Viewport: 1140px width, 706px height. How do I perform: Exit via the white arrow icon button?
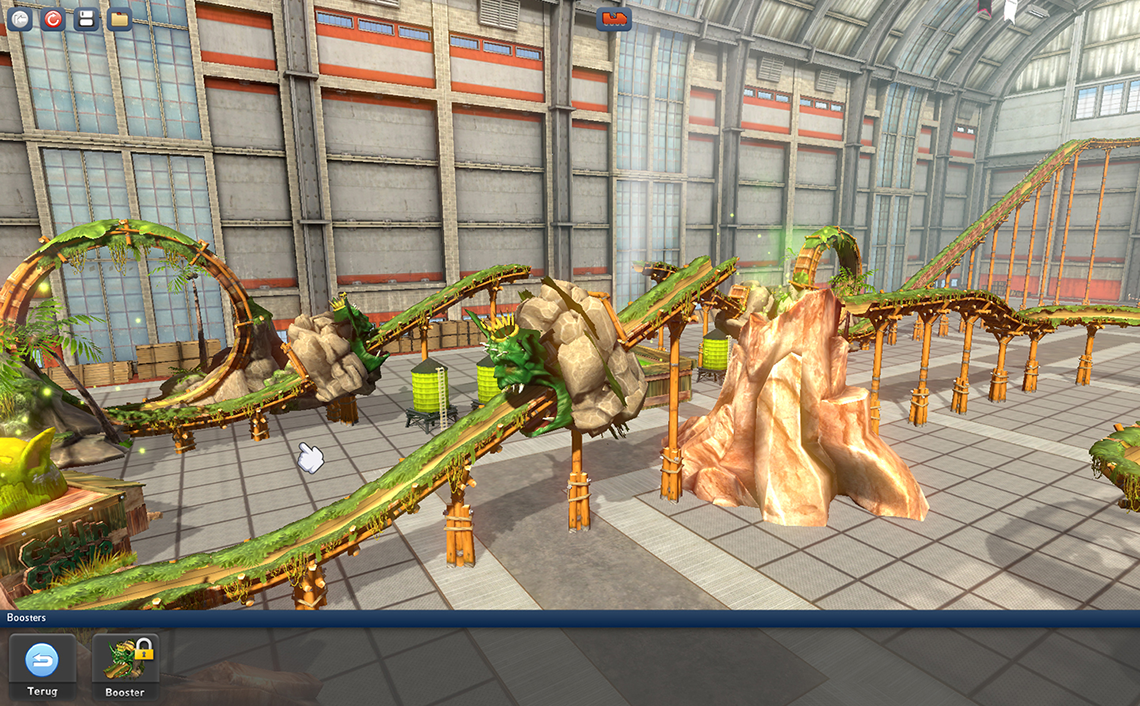click(x=20, y=18)
